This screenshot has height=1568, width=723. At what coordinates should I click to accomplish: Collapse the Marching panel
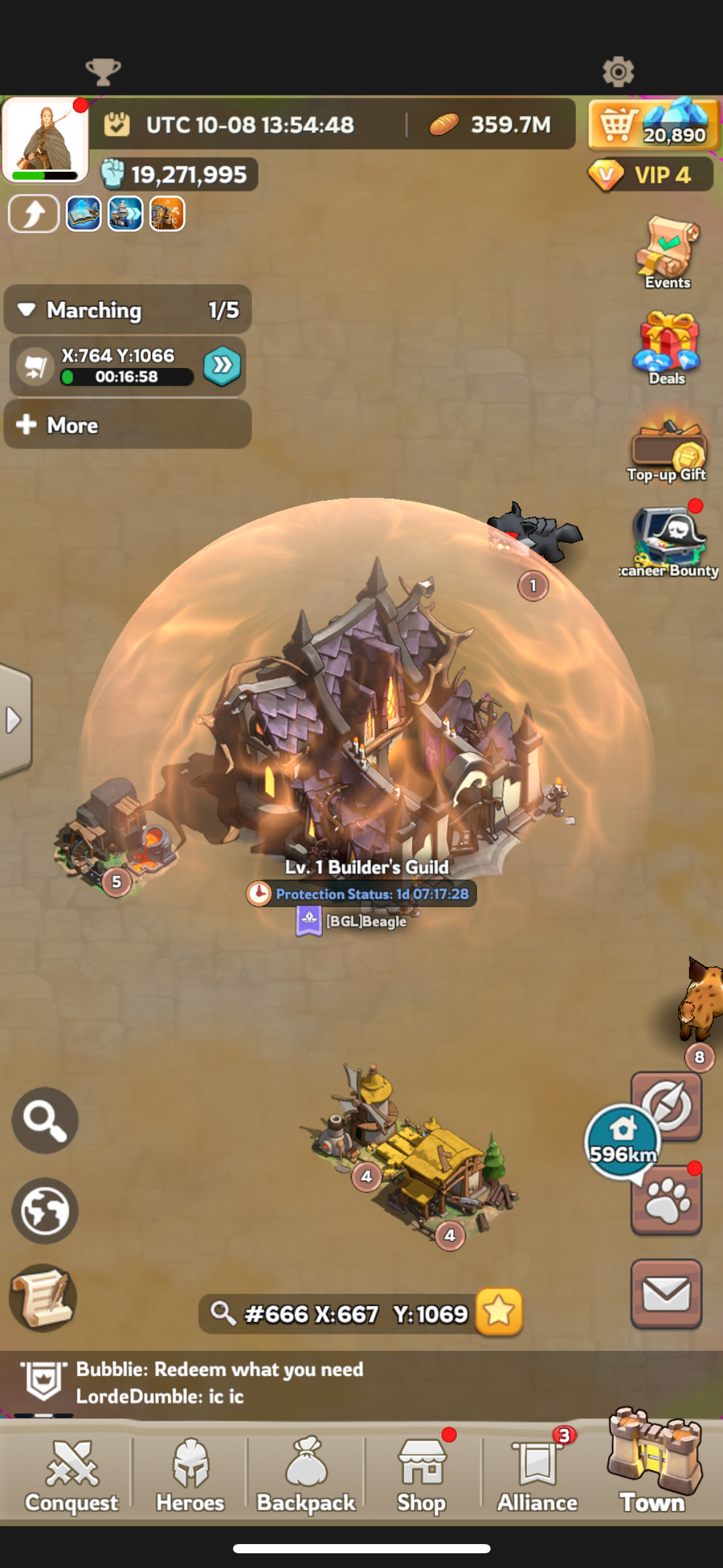coord(26,310)
